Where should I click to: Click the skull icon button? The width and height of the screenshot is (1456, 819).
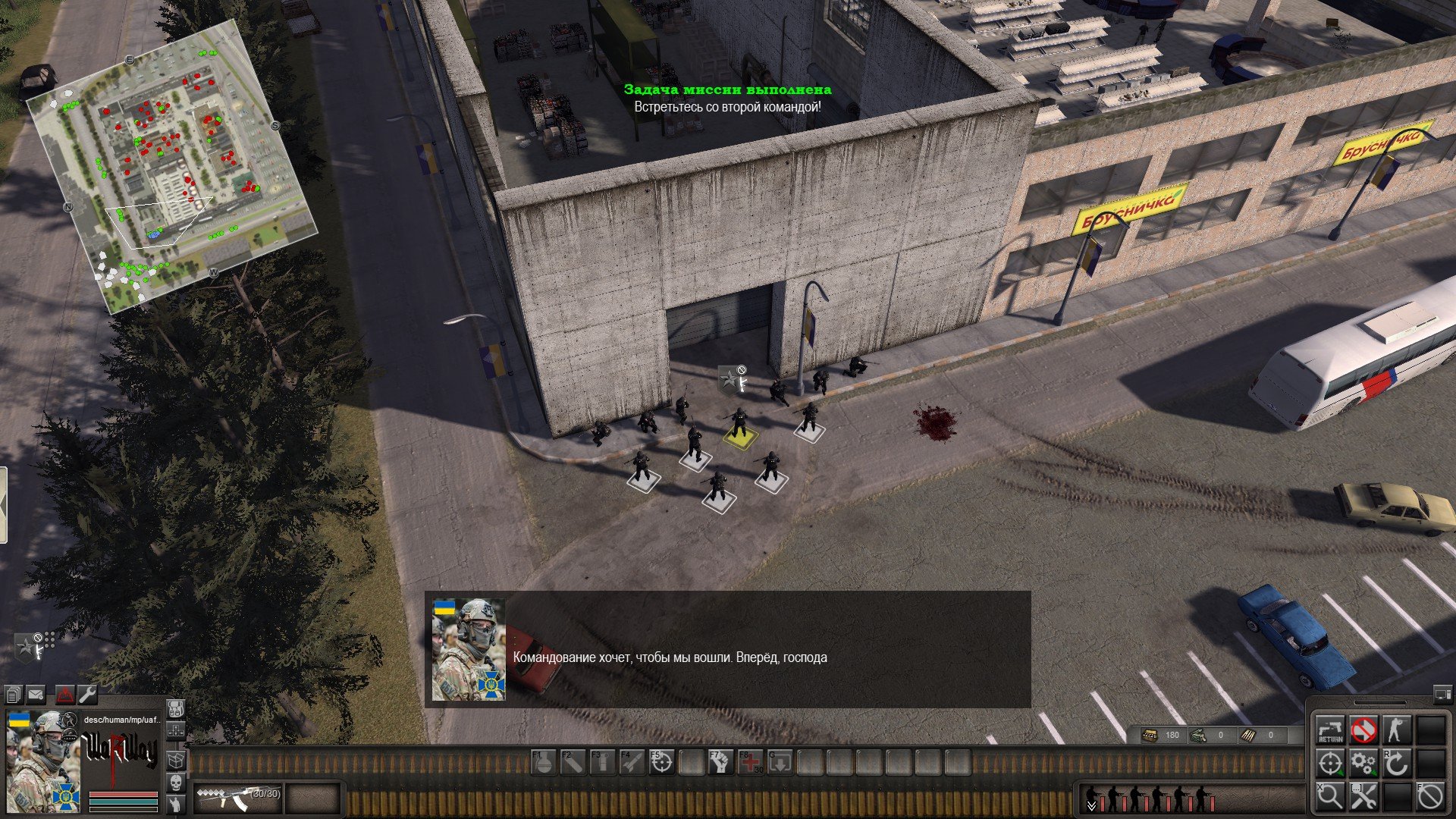[x=175, y=783]
